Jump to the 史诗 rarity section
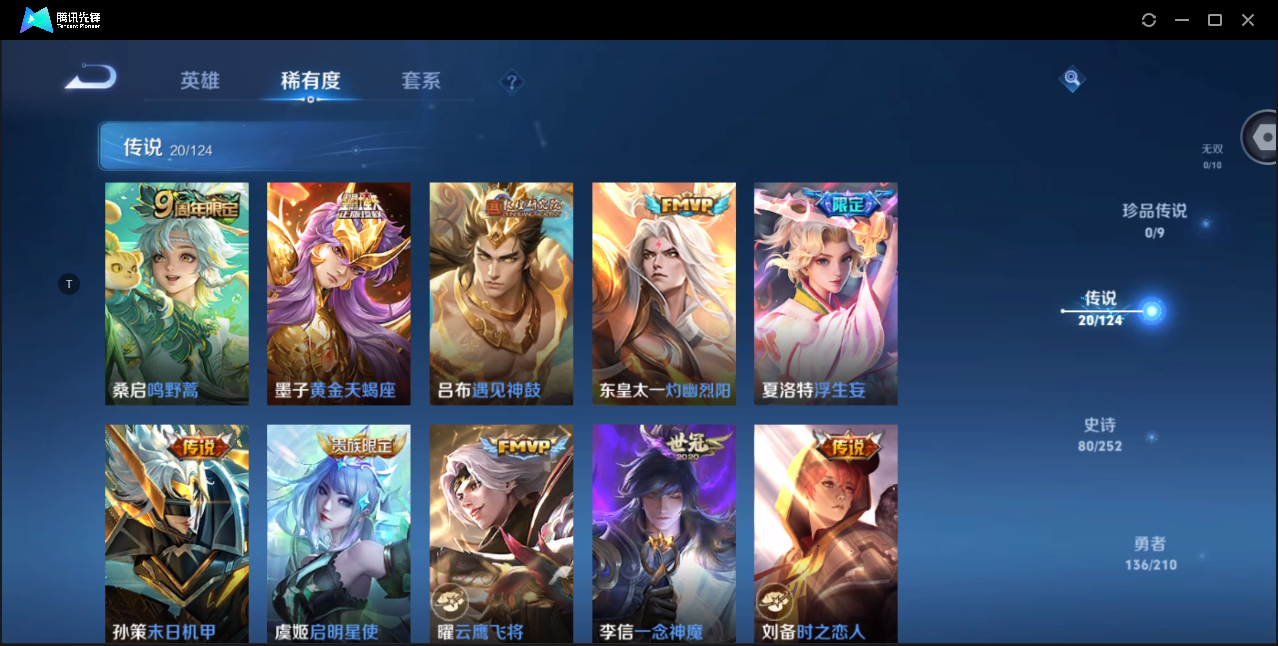The height and width of the screenshot is (646, 1278). coord(1100,434)
